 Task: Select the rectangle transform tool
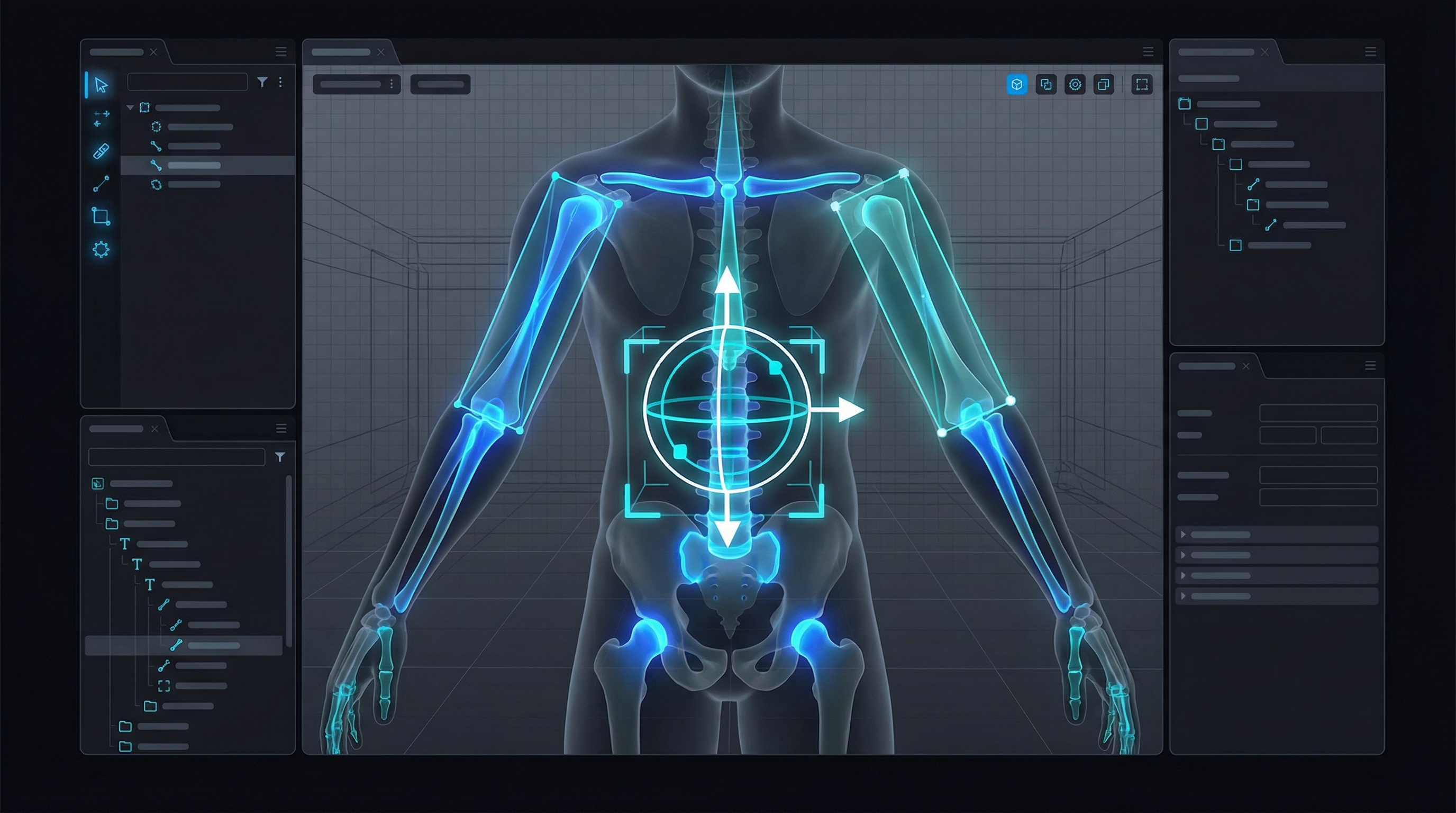pyautogui.click(x=101, y=216)
